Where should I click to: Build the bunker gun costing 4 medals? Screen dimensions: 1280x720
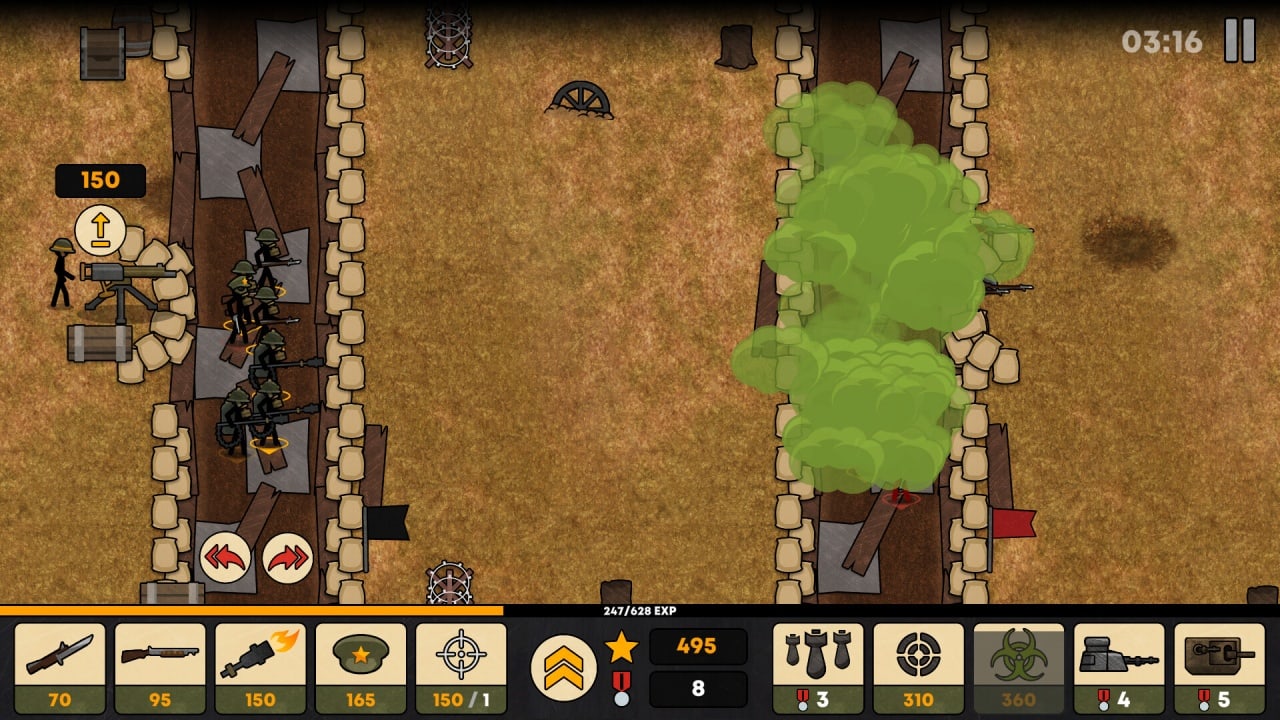point(1119,668)
